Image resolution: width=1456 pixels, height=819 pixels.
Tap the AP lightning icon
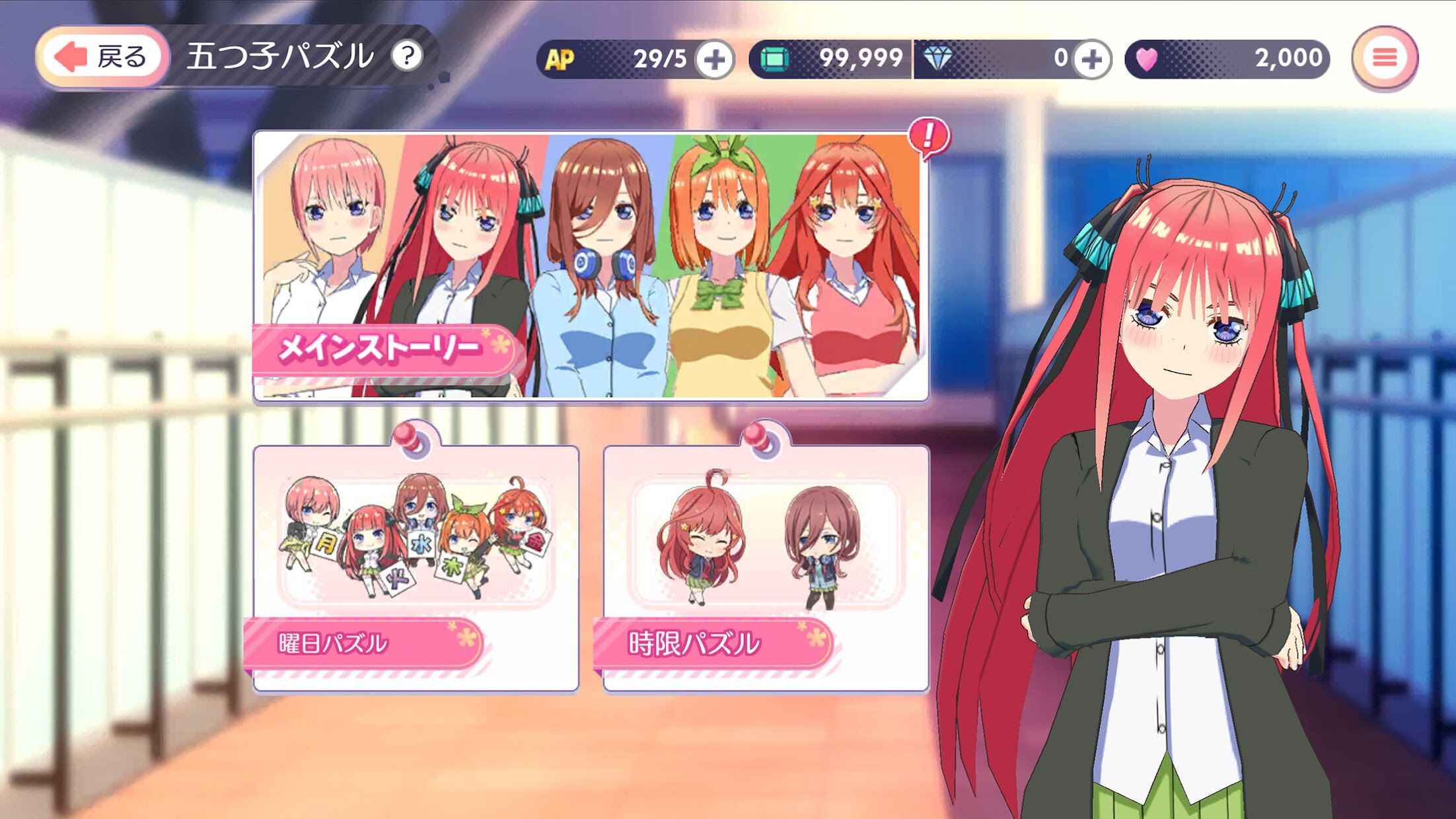[558, 58]
